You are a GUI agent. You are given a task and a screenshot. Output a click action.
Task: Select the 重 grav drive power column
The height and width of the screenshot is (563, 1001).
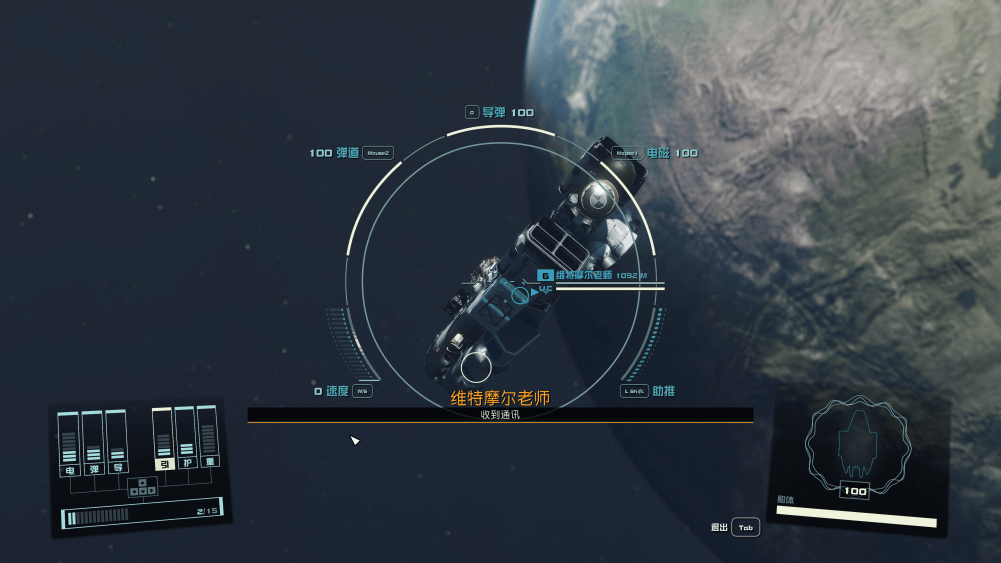[x=209, y=435]
